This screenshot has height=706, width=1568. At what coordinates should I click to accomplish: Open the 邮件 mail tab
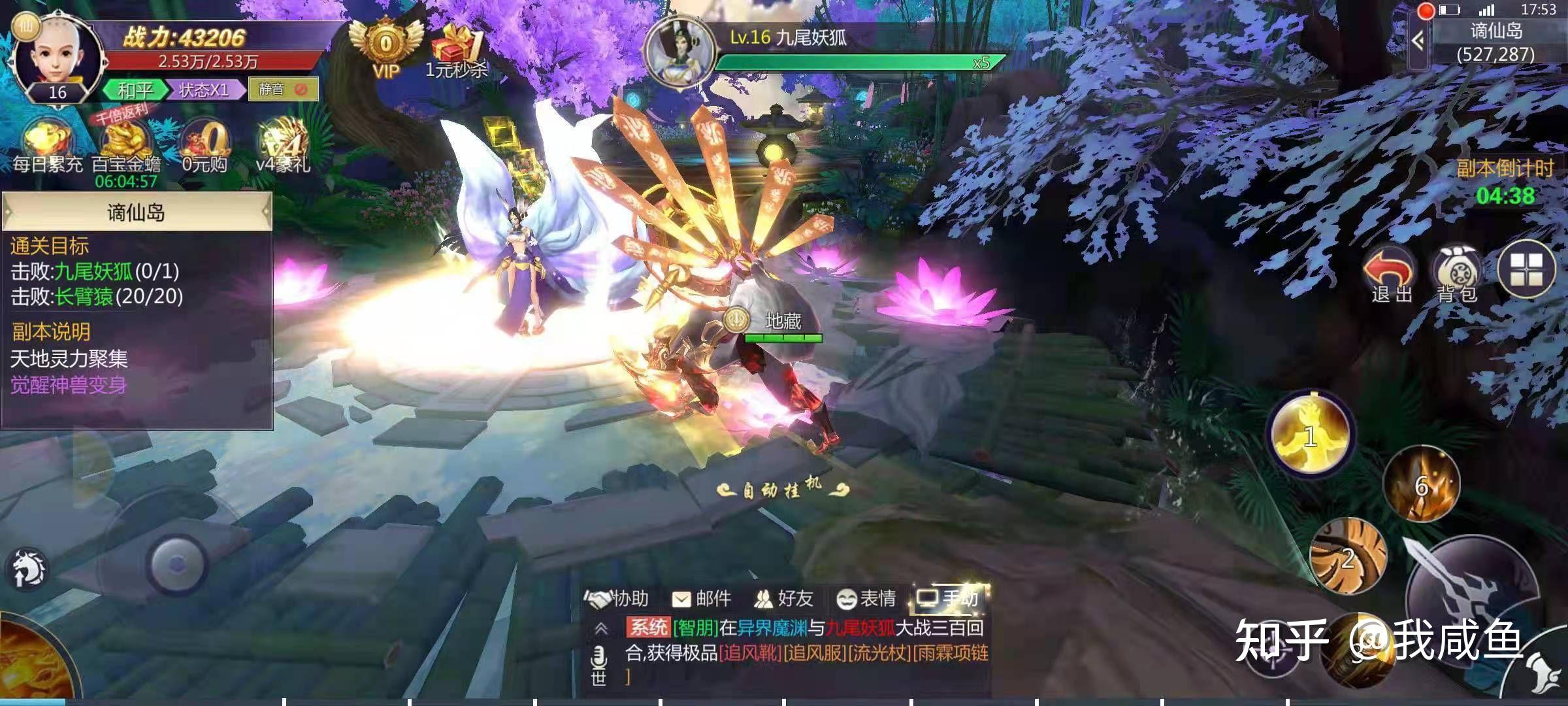[x=702, y=598]
